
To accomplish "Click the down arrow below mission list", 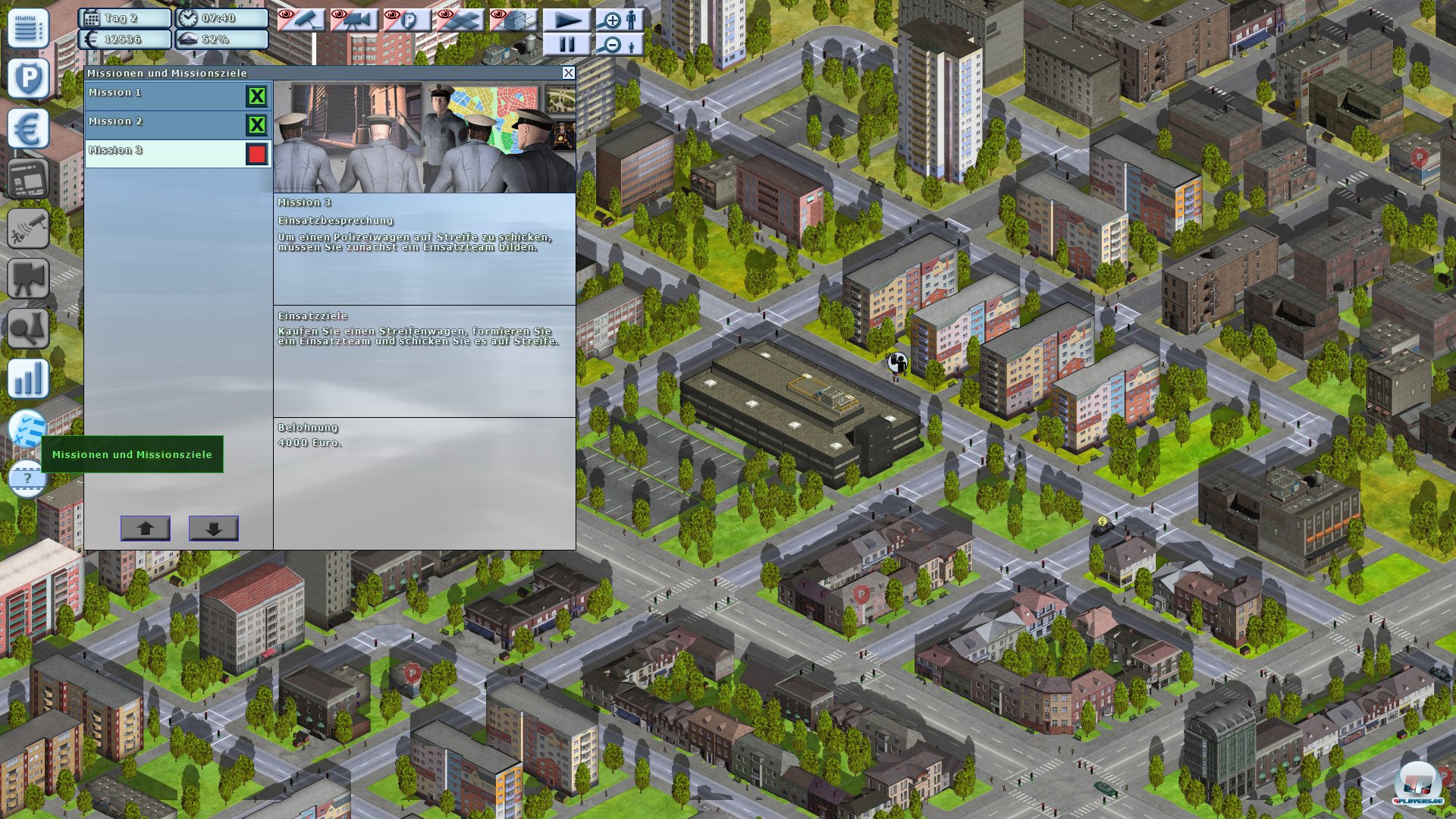I will coord(213,529).
